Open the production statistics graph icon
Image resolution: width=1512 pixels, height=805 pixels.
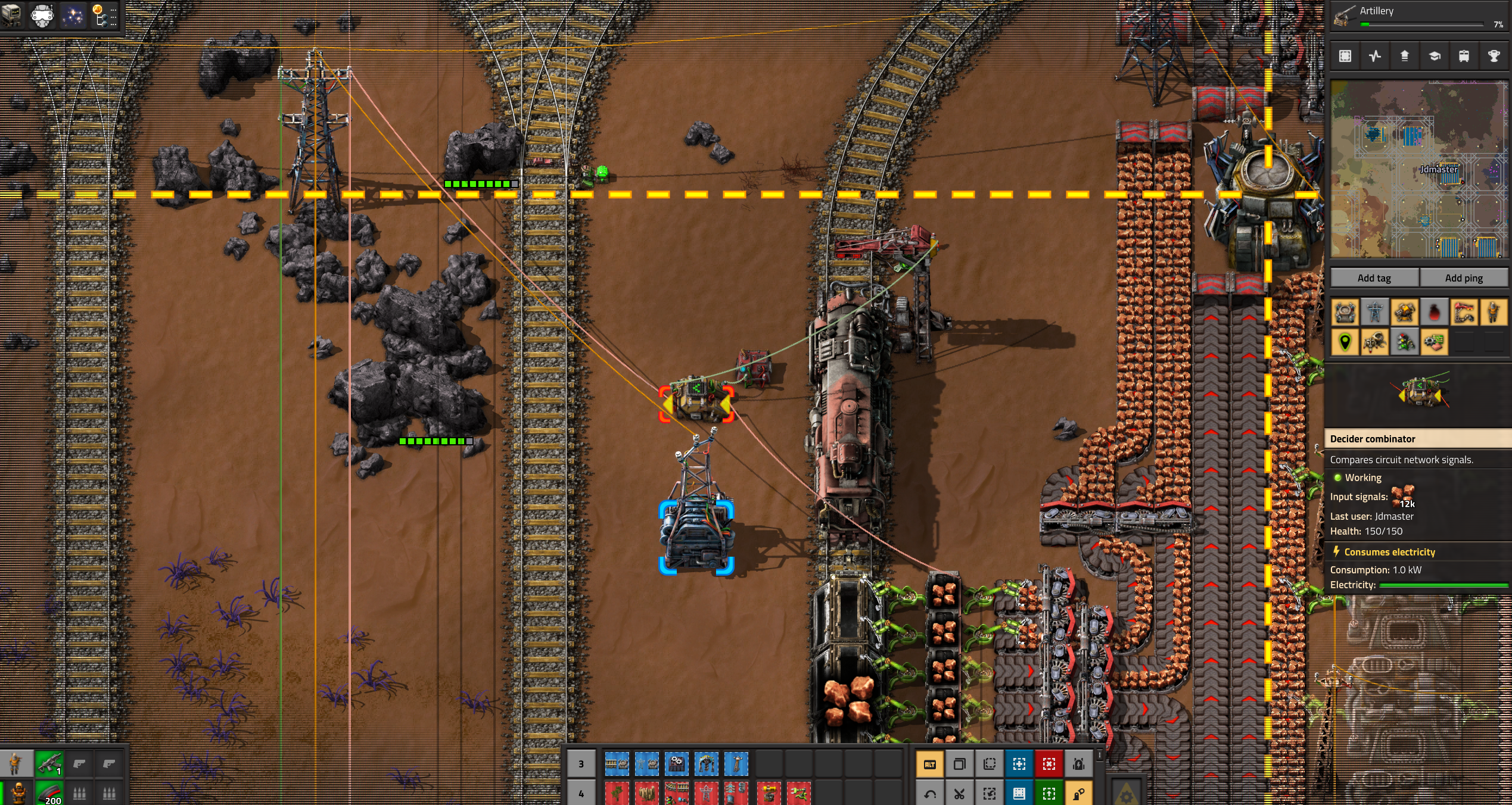tap(1374, 56)
